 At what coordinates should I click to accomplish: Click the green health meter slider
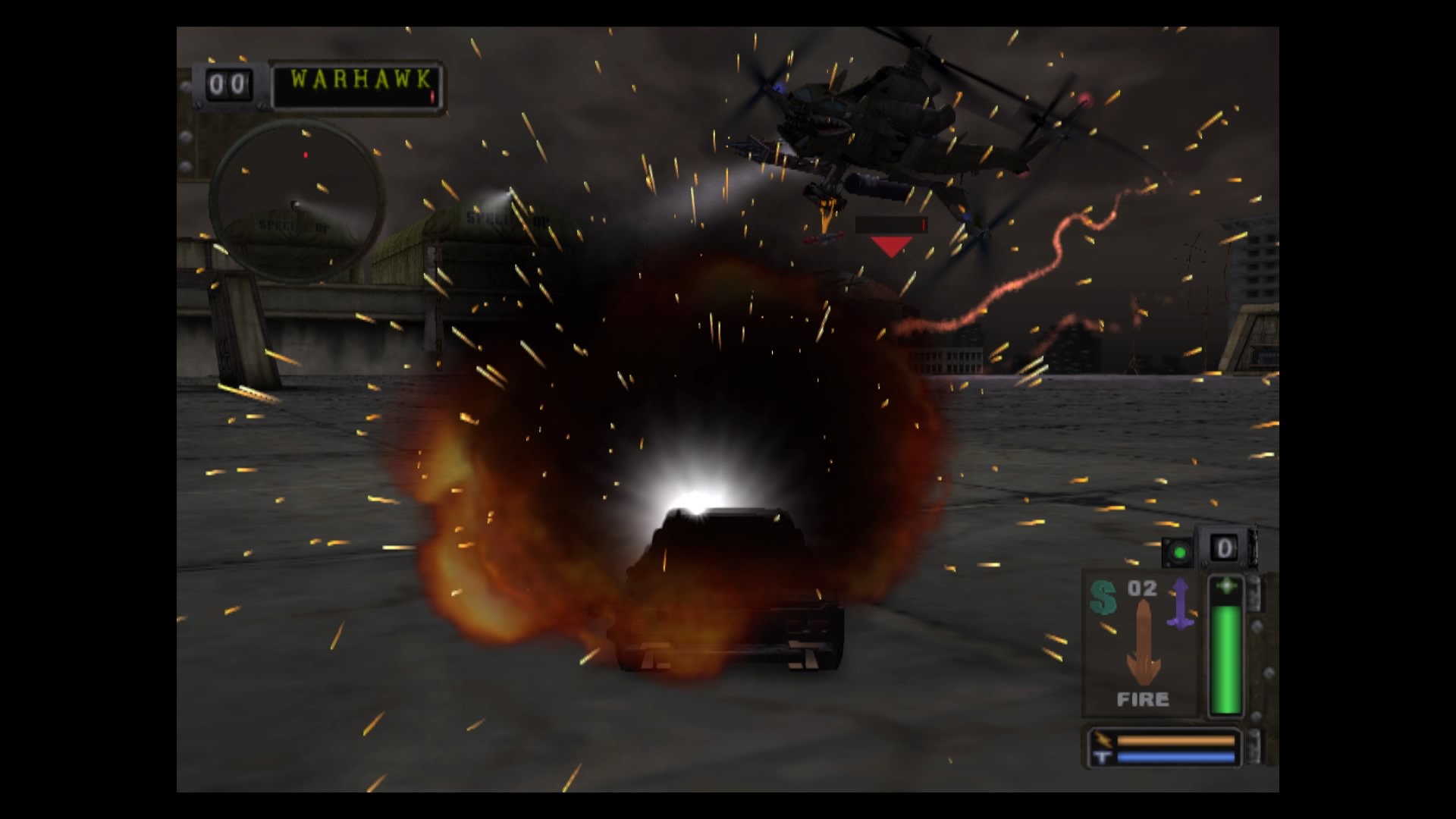pyautogui.click(x=1225, y=660)
